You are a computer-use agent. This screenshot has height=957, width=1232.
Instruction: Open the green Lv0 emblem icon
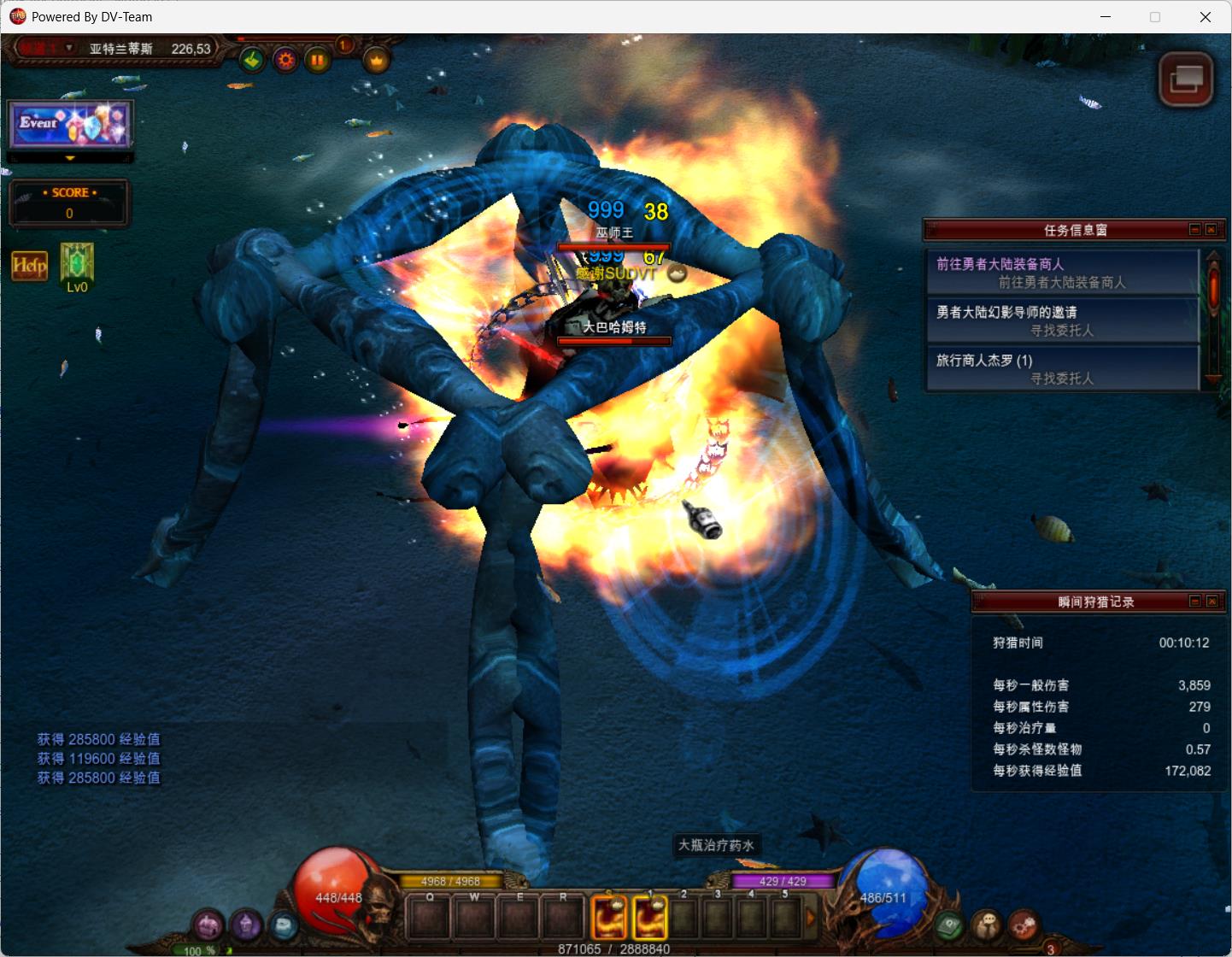[x=77, y=263]
